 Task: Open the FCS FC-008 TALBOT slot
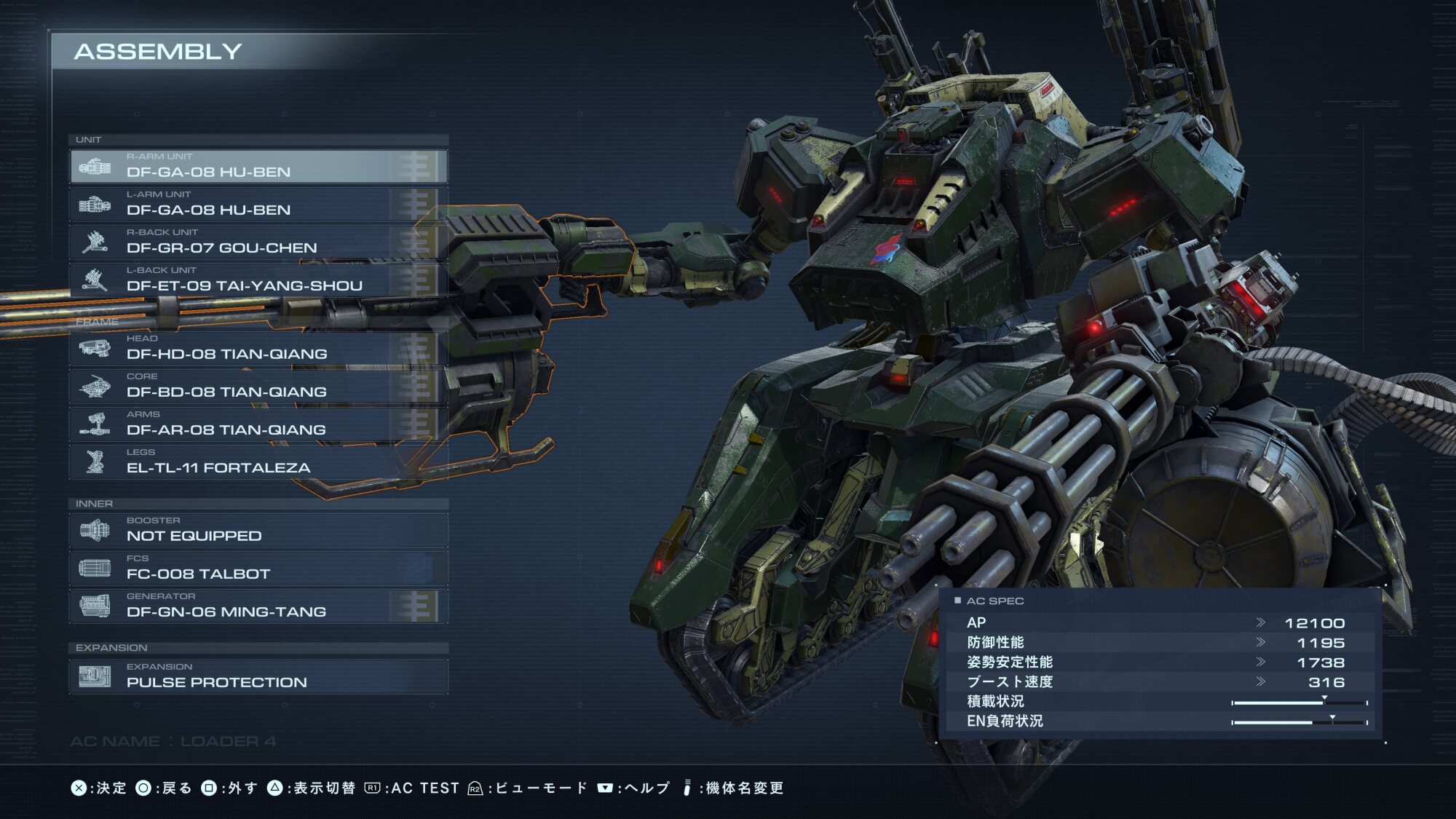point(258,569)
